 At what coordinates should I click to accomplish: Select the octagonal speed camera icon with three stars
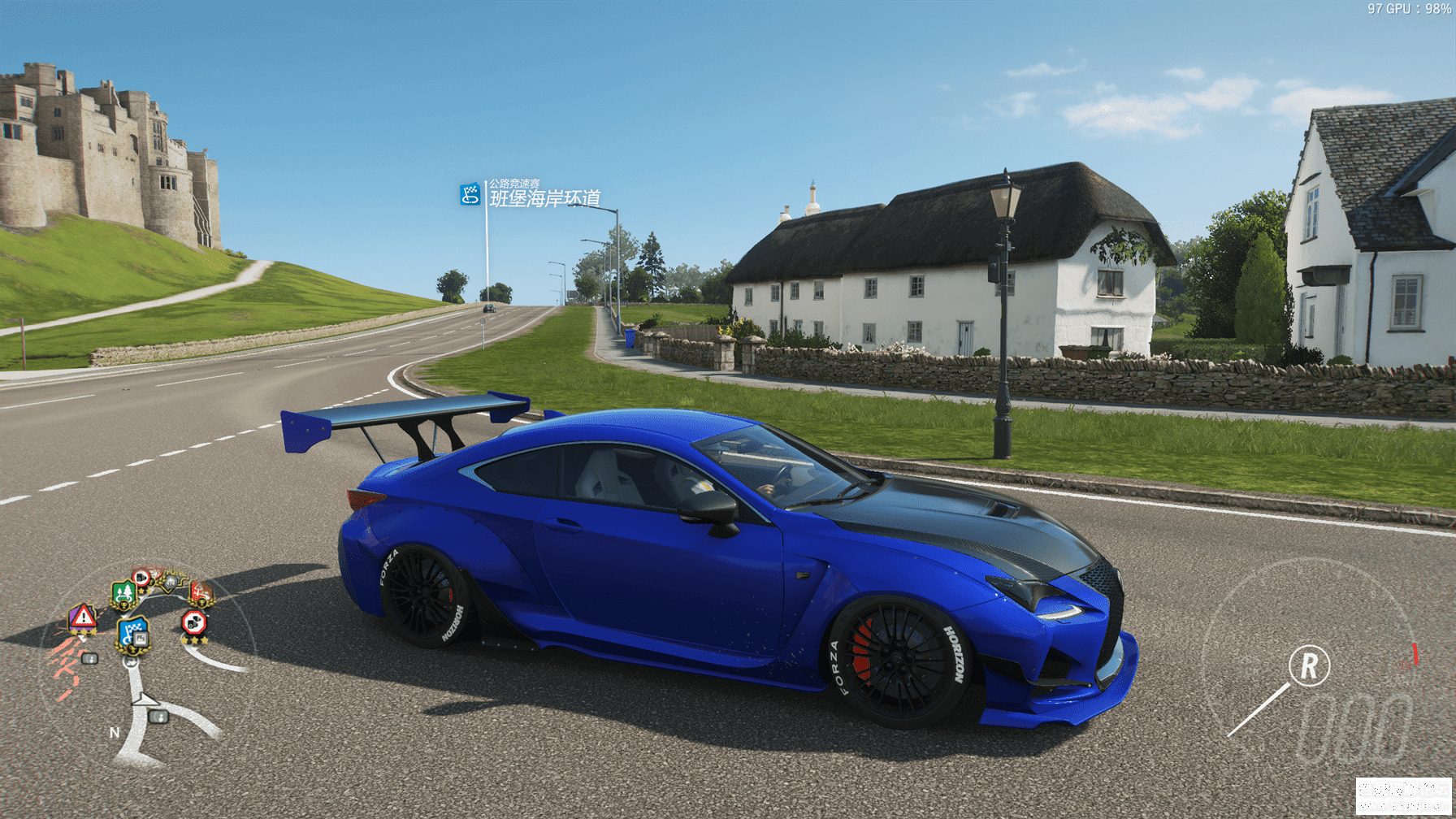pos(194,624)
